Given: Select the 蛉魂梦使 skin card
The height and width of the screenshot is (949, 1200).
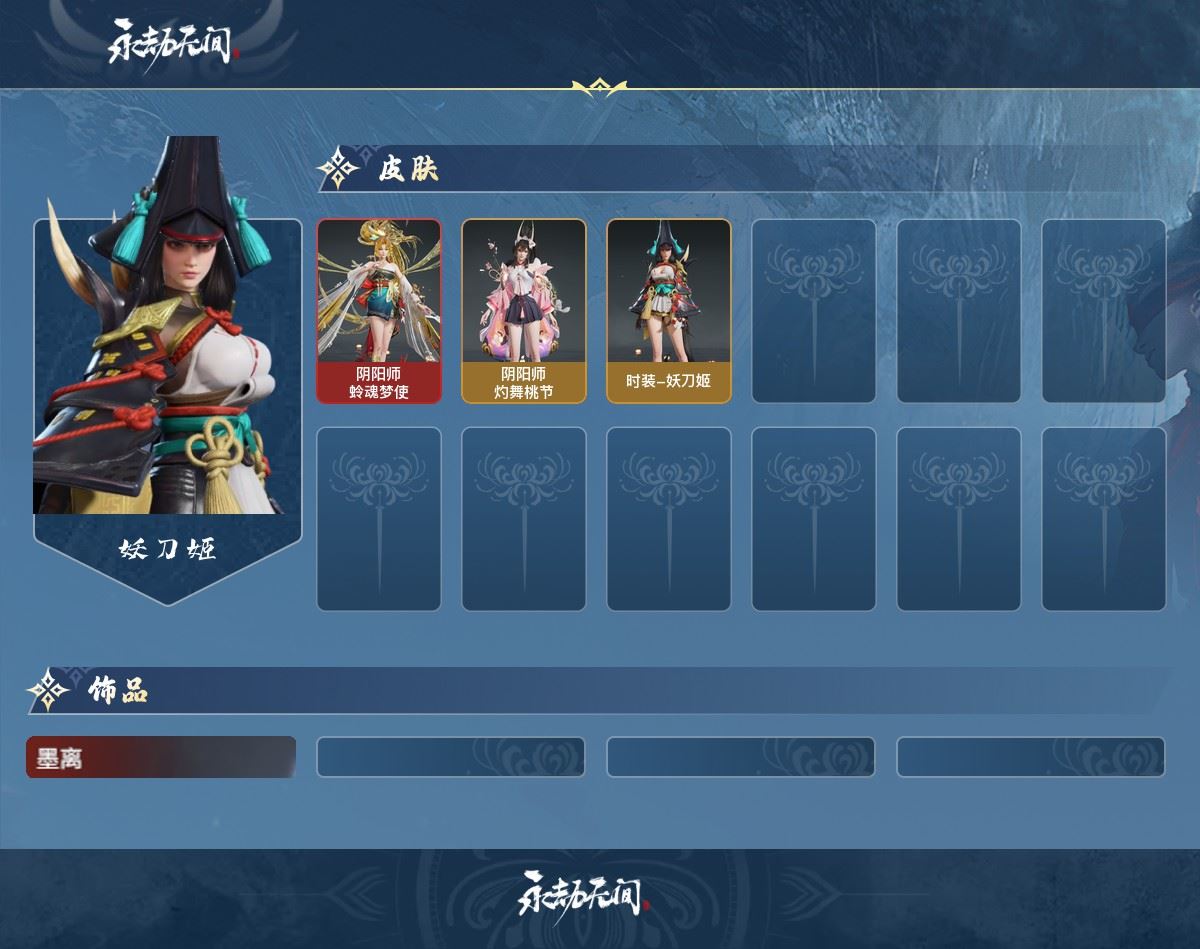Looking at the screenshot, I should [379, 311].
